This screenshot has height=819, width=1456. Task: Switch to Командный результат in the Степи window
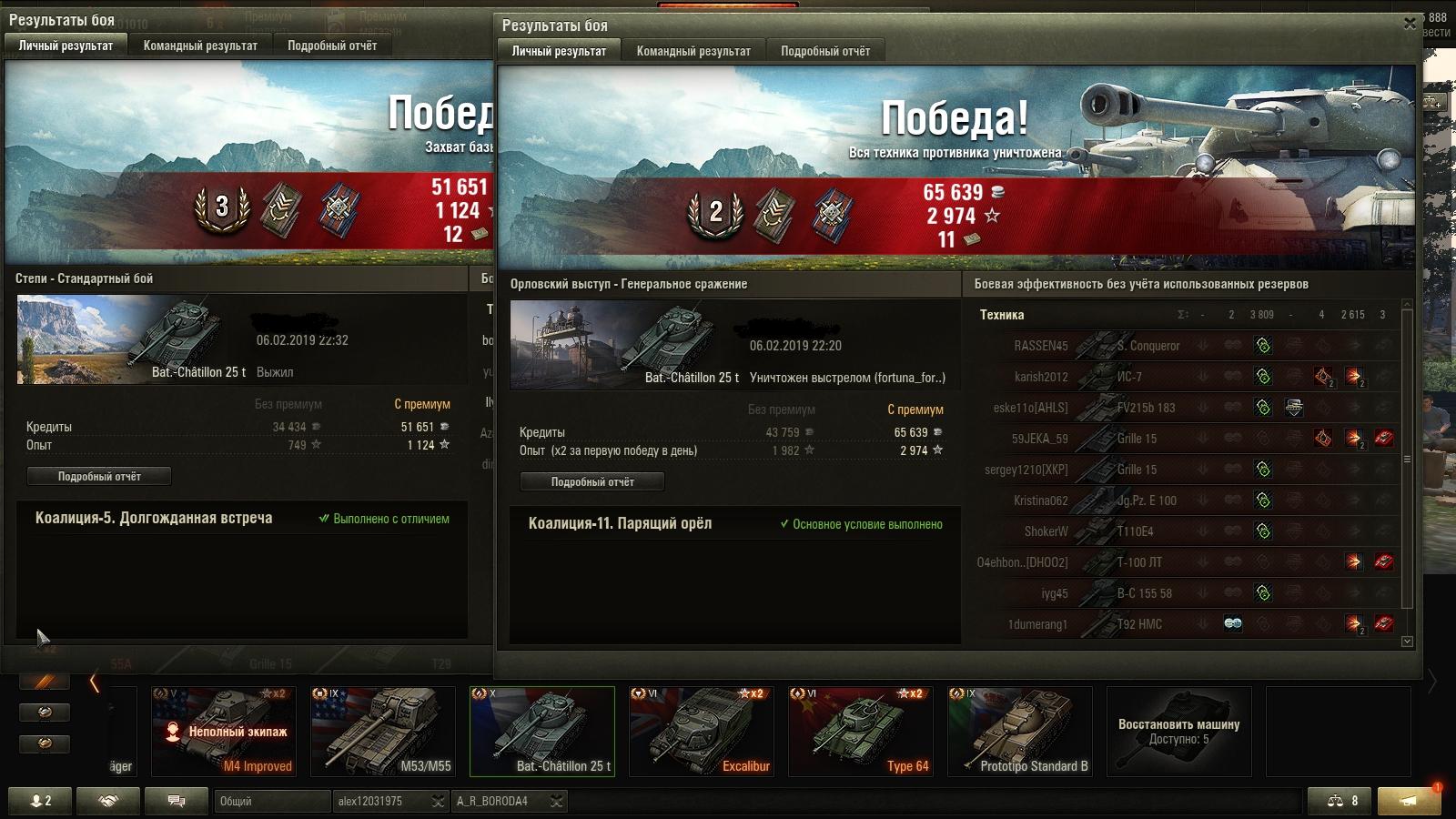(x=200, y=45)
